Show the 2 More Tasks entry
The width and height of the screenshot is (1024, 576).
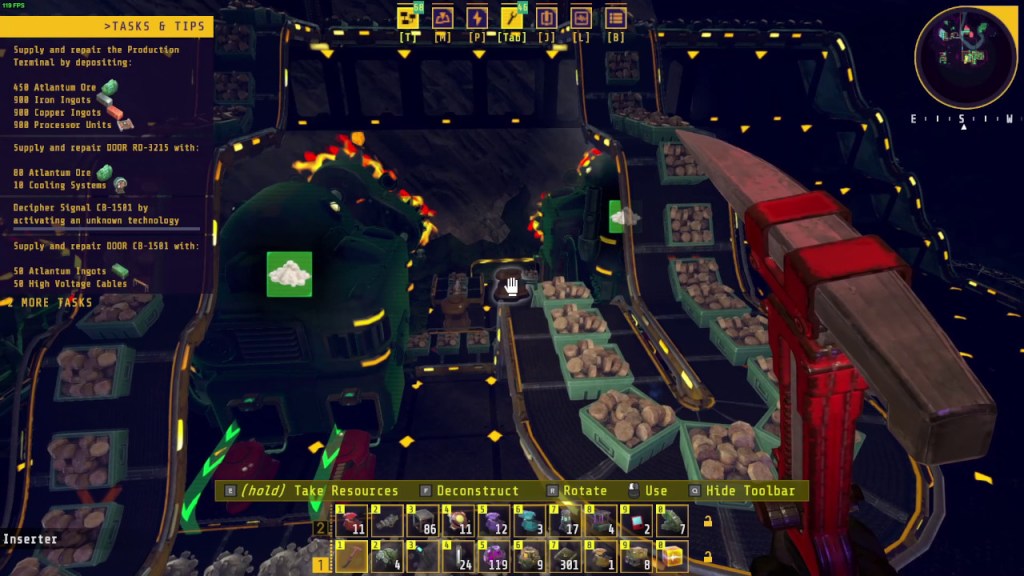[50, 303]
